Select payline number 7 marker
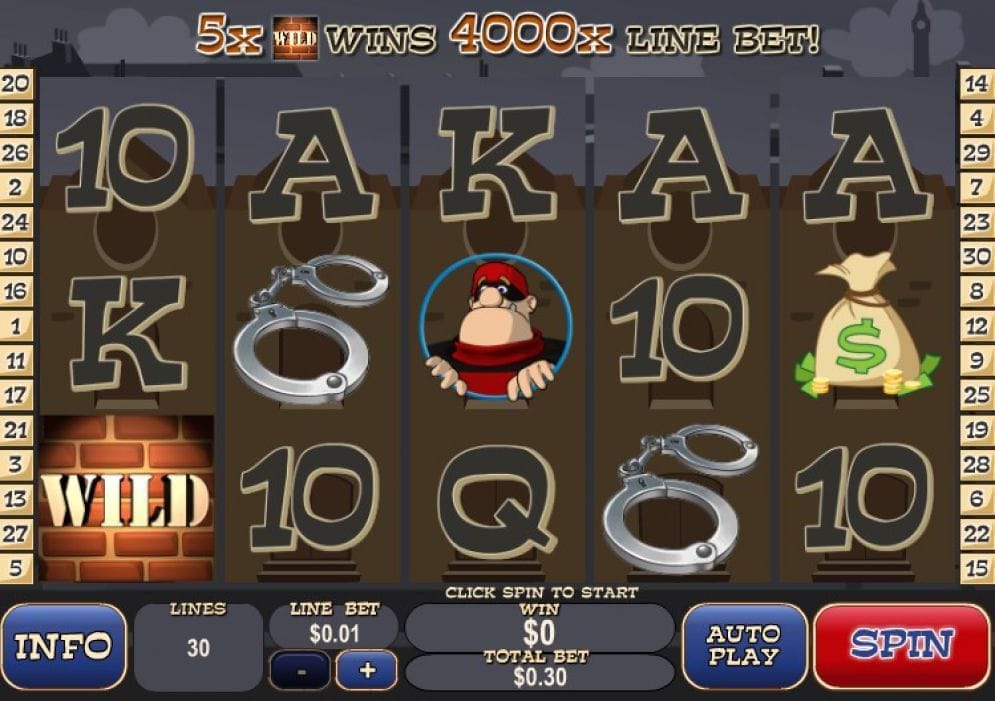Image resolution: width=995 pixels, height=701 pixels. 976,187
